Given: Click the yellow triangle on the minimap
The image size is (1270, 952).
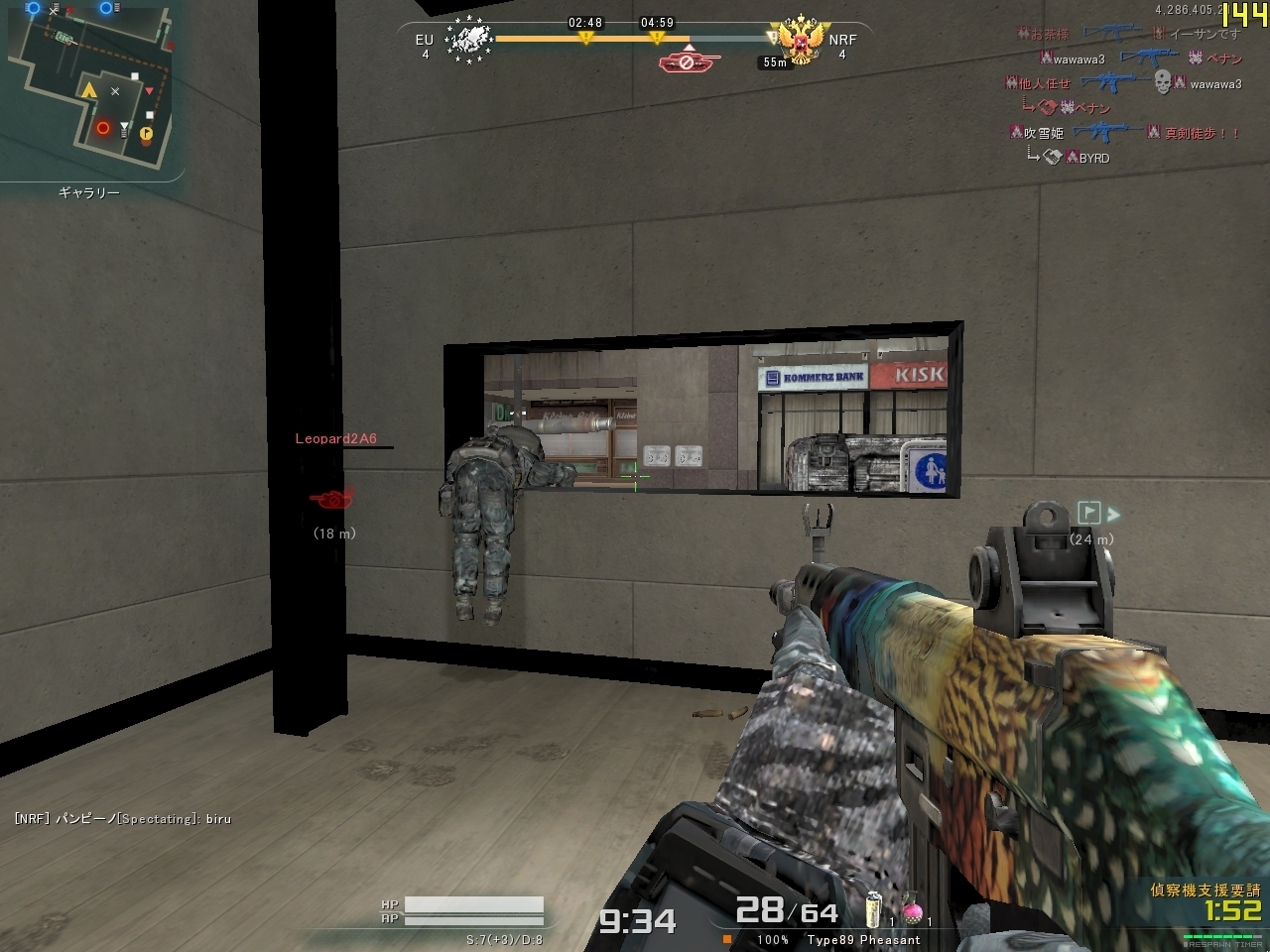Looking at the screenshot, I should point(89,91).
